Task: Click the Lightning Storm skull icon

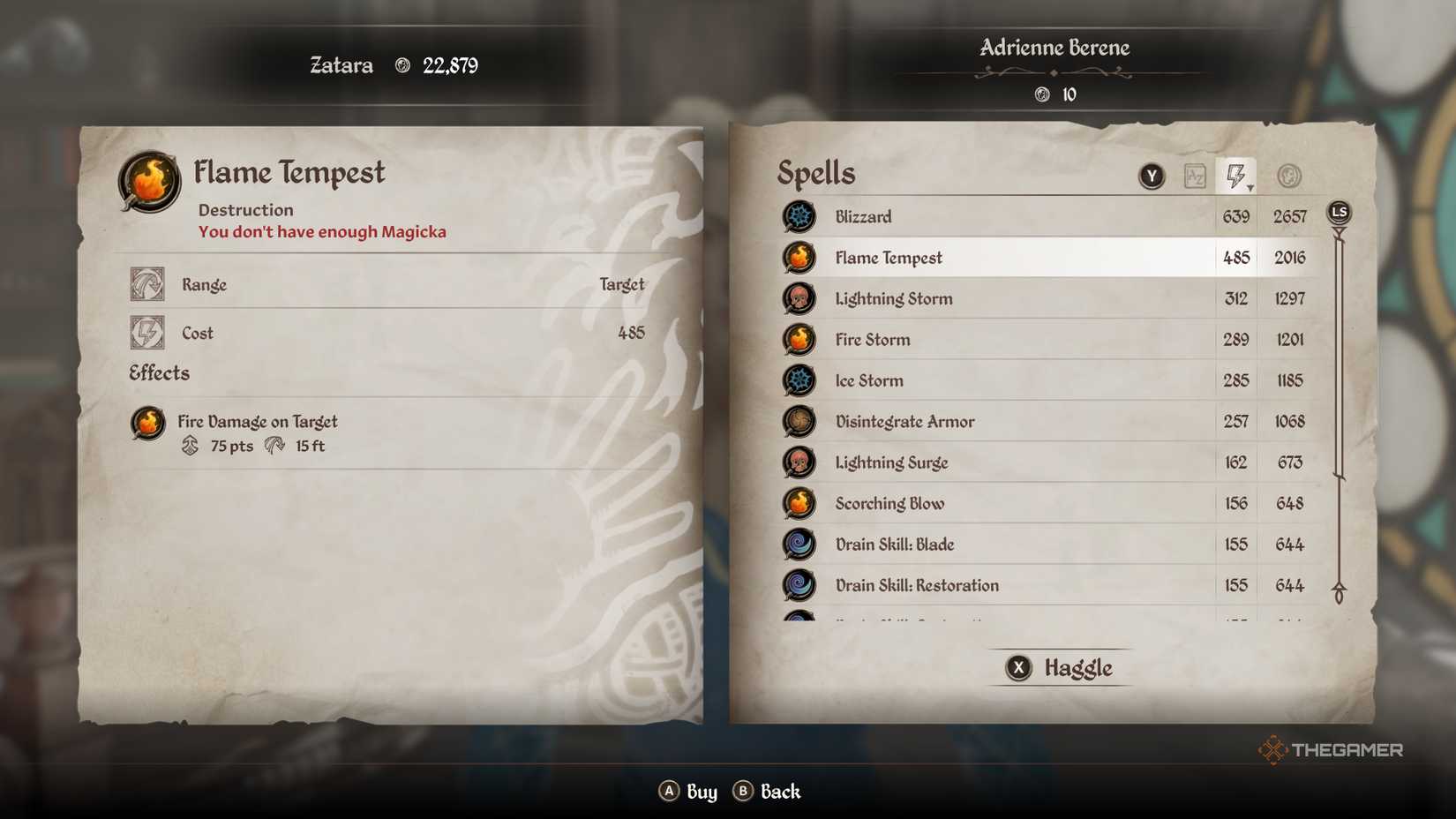Action: point(799,298)
